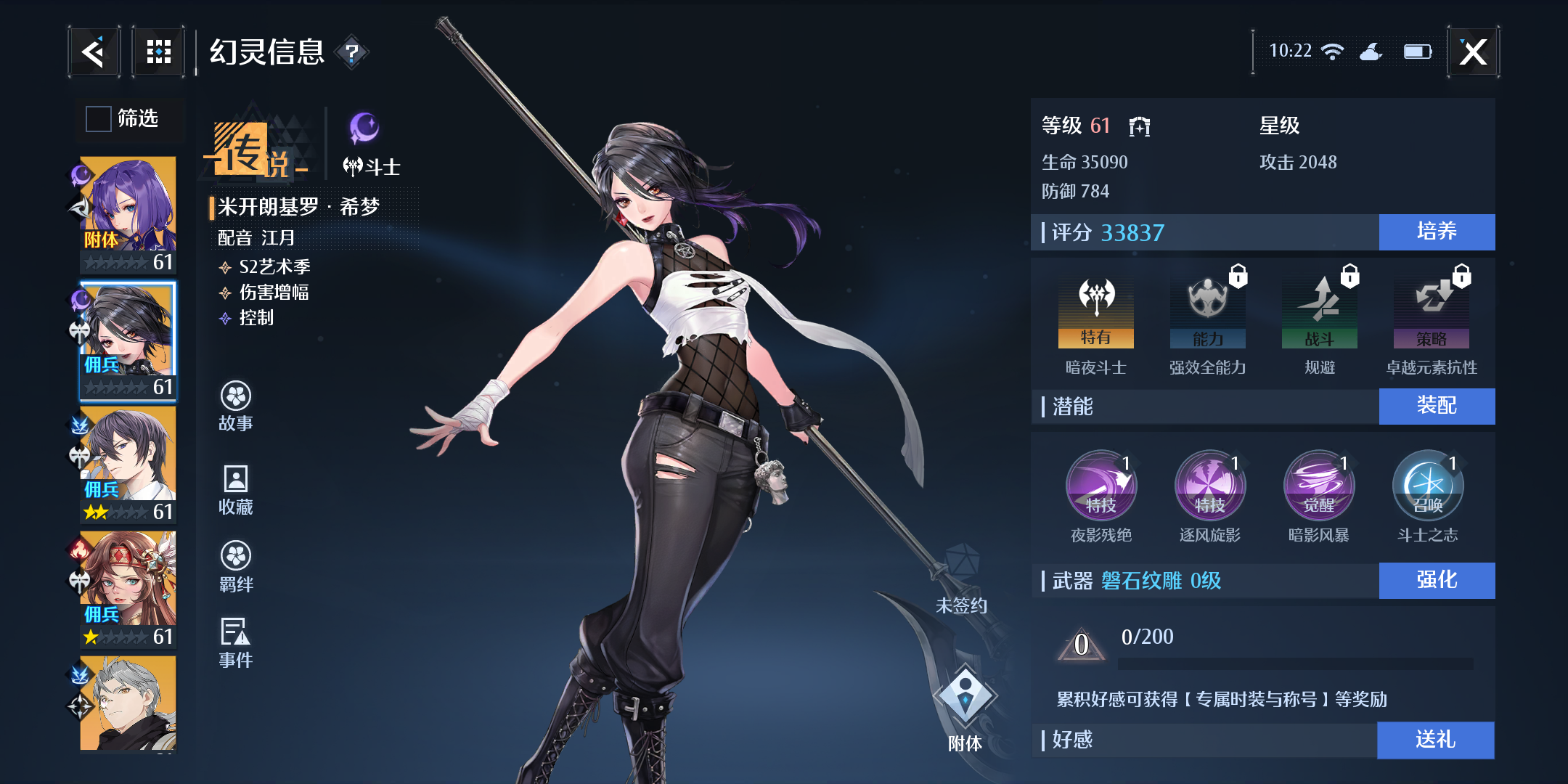1568x784 pixels.
Task: Open the 故事 story section
Action: (x=236, y=405)
